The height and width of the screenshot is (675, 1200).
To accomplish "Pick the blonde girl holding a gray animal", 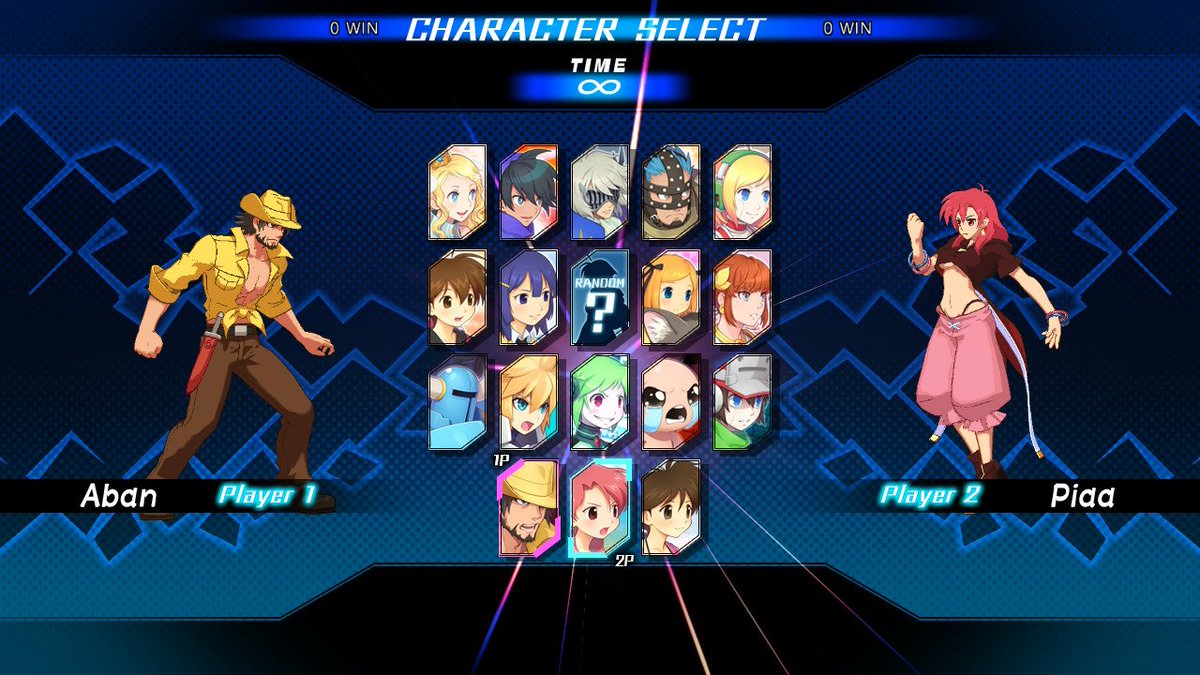I will [671, 297].
